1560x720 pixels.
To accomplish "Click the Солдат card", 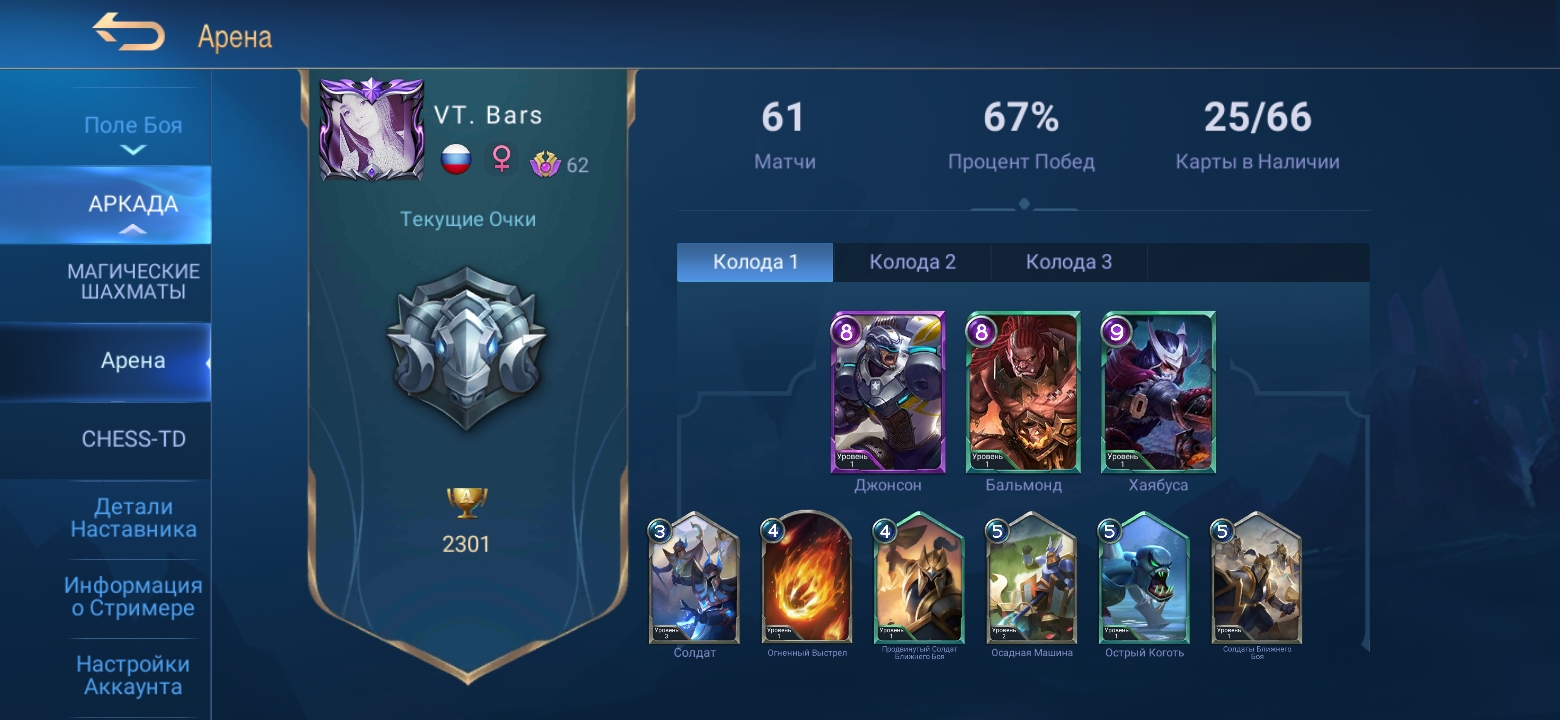I will click(x=694, y=580).
